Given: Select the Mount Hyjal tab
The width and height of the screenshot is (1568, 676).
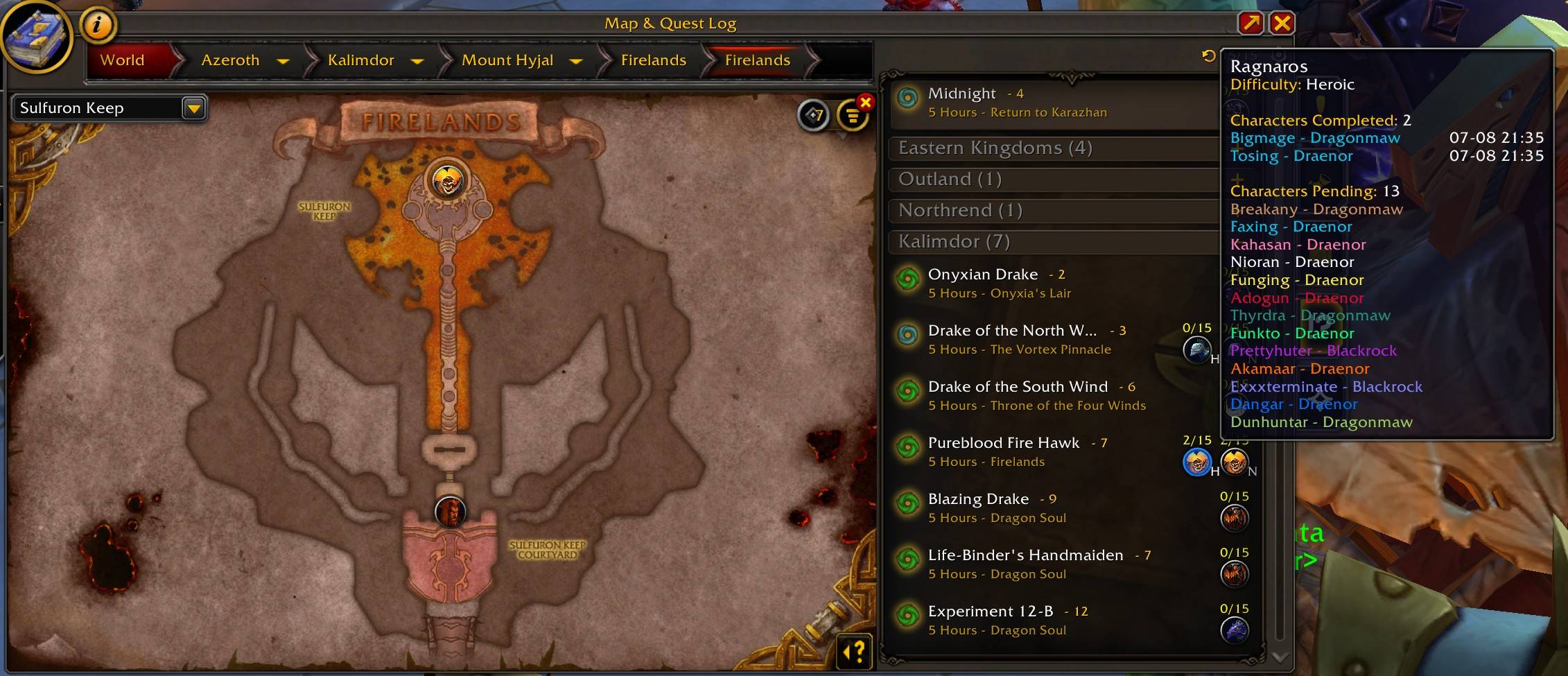Looking at the screenshot, I should coord(508,60).
